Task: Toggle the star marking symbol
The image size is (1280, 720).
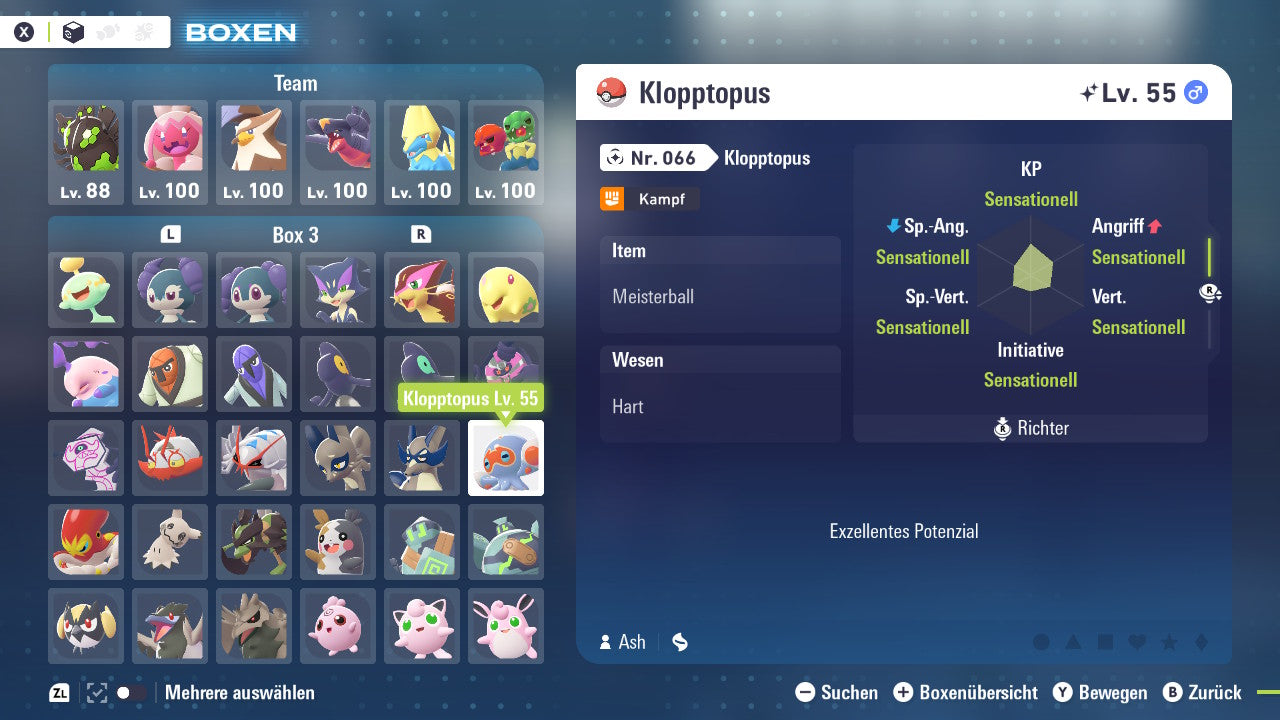Action: pos(1169,642)
